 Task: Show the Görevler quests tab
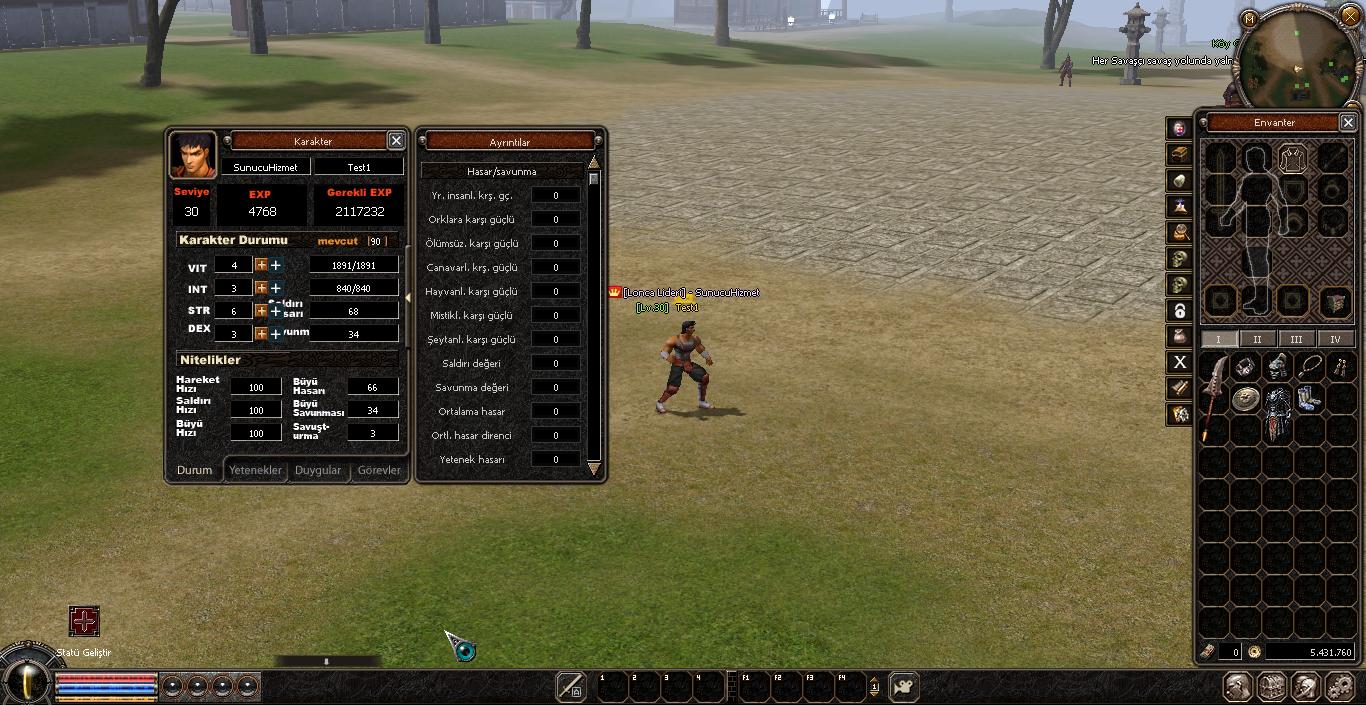tap(379, 470)
